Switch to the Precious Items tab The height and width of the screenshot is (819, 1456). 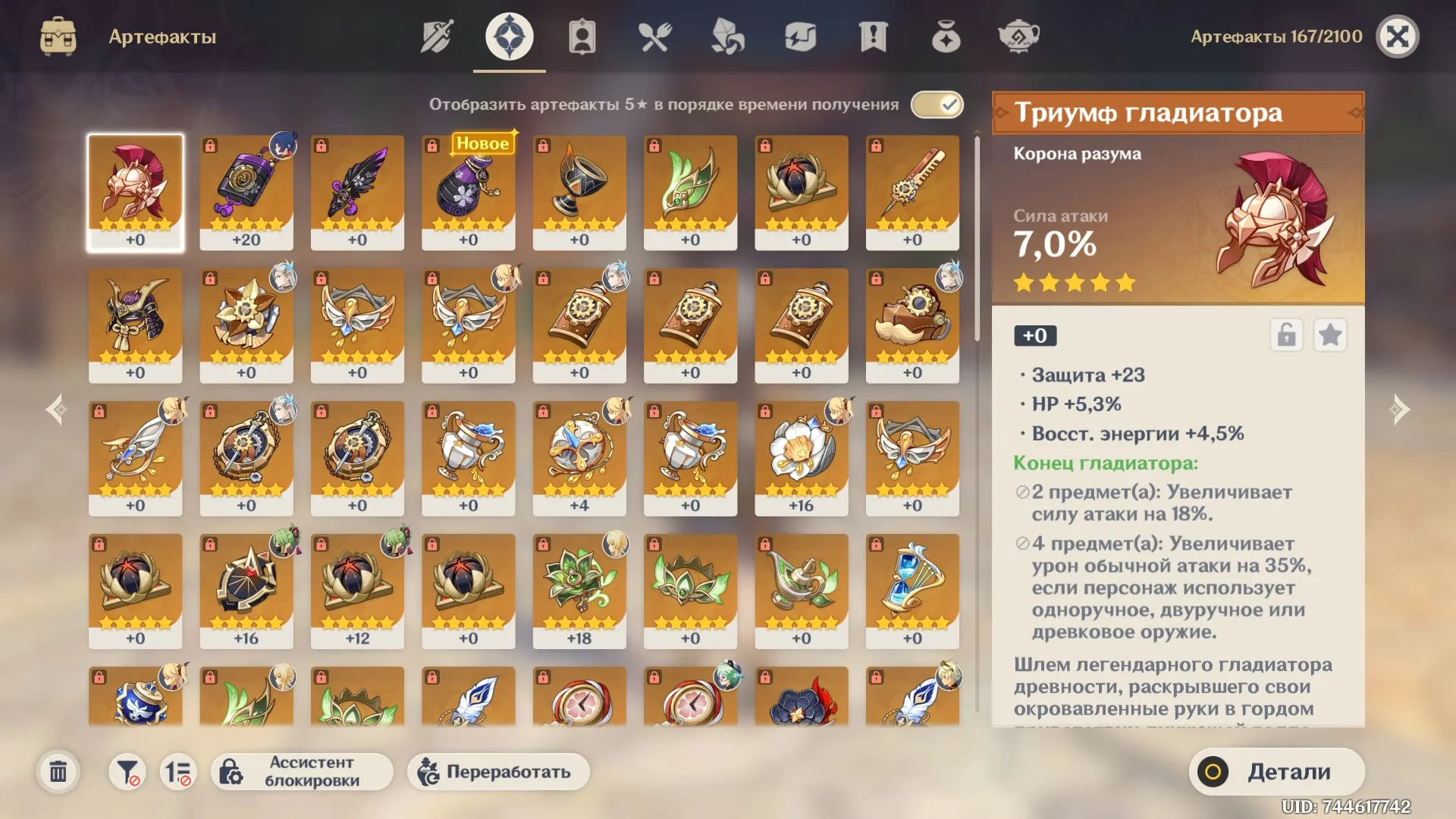945,34
